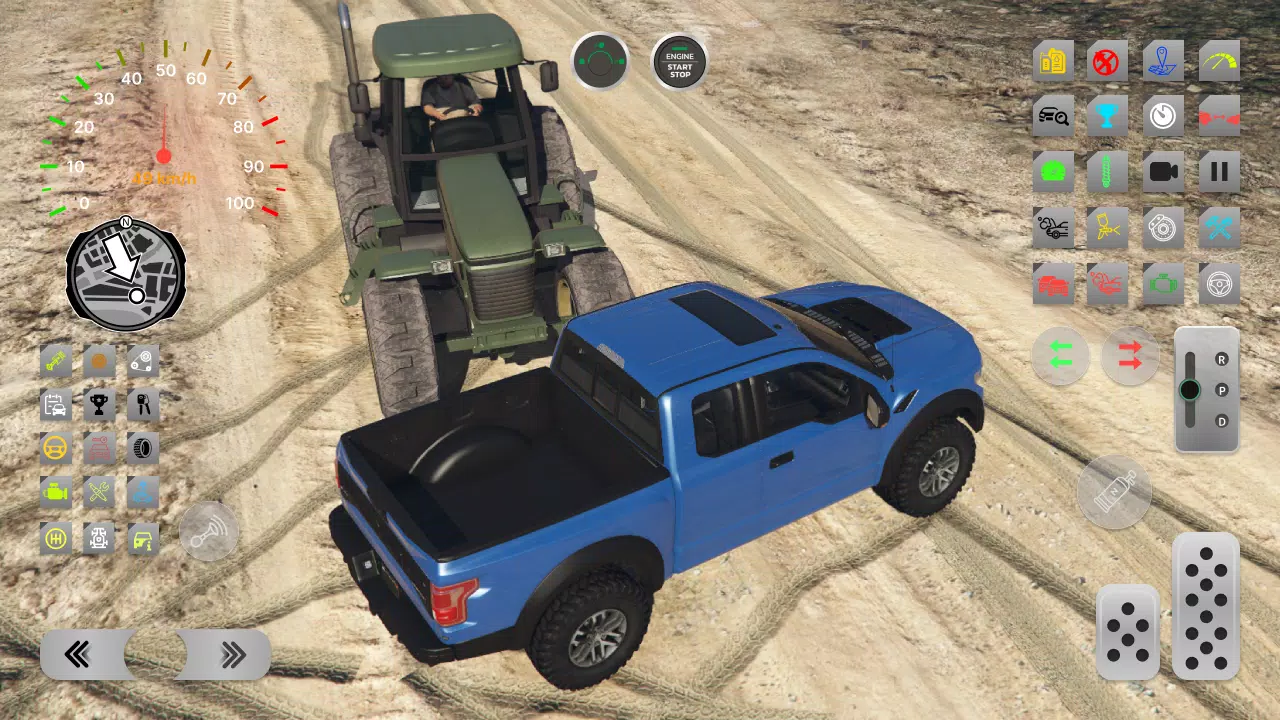
Task: Select the car key icon on the left
Action: pos(142,405)
